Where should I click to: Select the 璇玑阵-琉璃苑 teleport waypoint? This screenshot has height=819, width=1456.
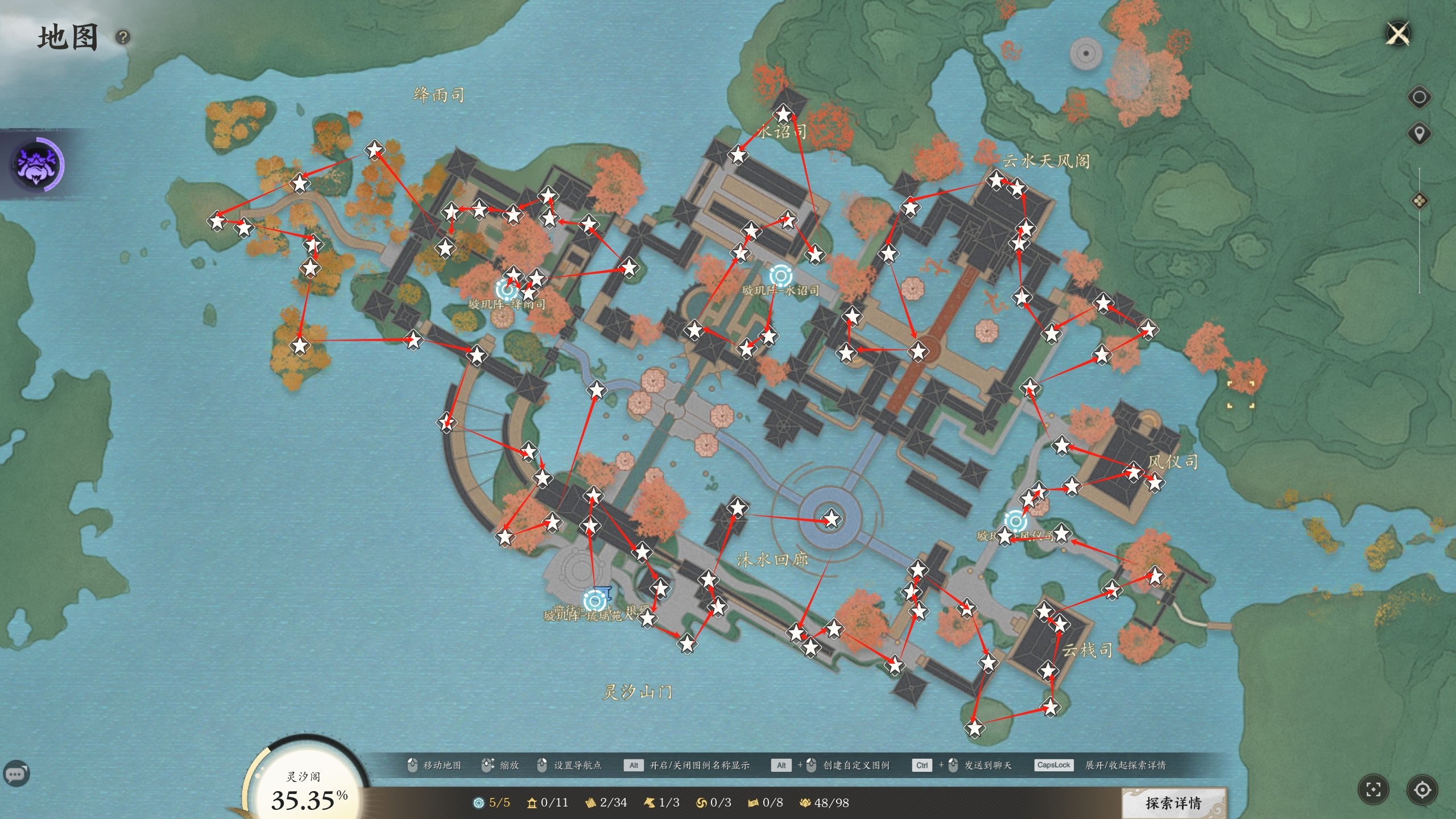[595, 601]
